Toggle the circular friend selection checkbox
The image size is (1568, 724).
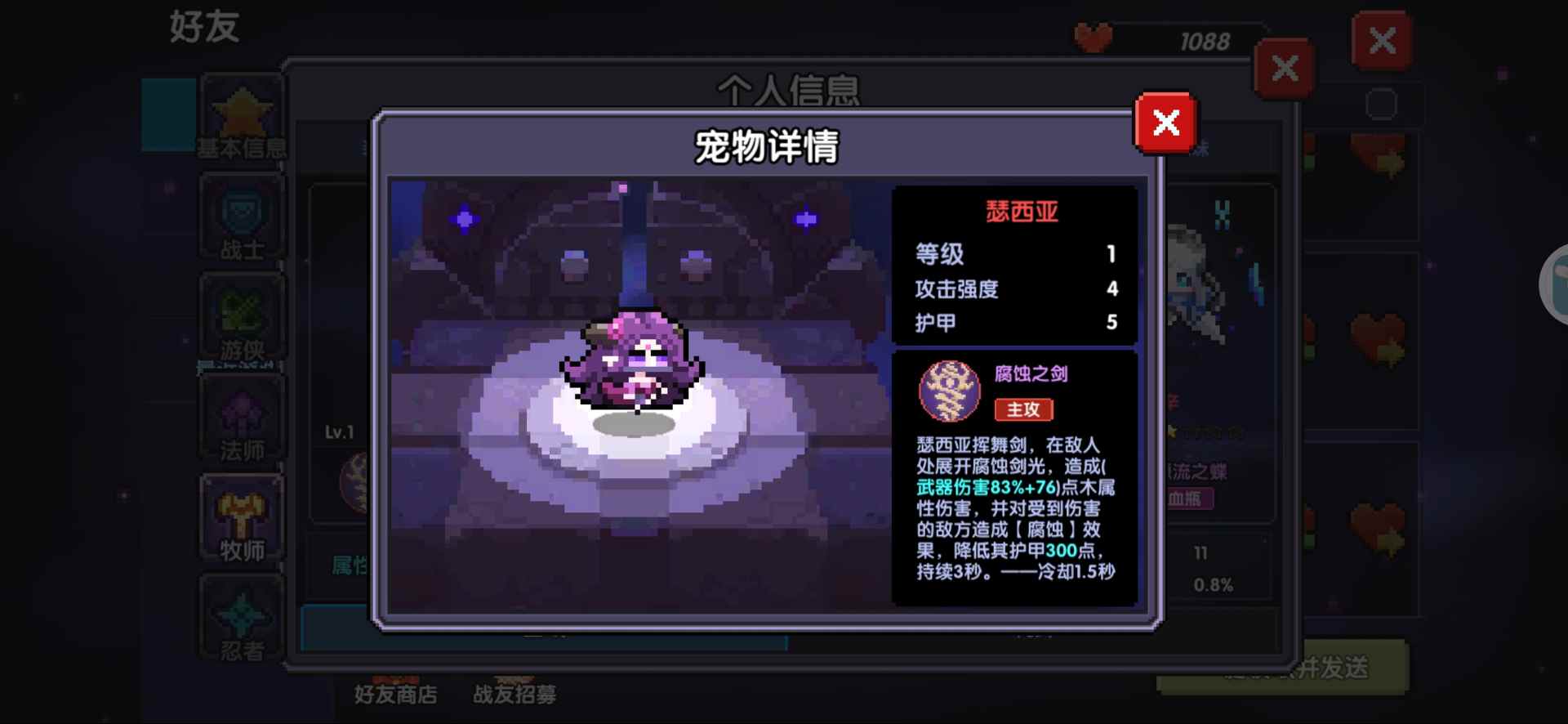click(1382, 103)
